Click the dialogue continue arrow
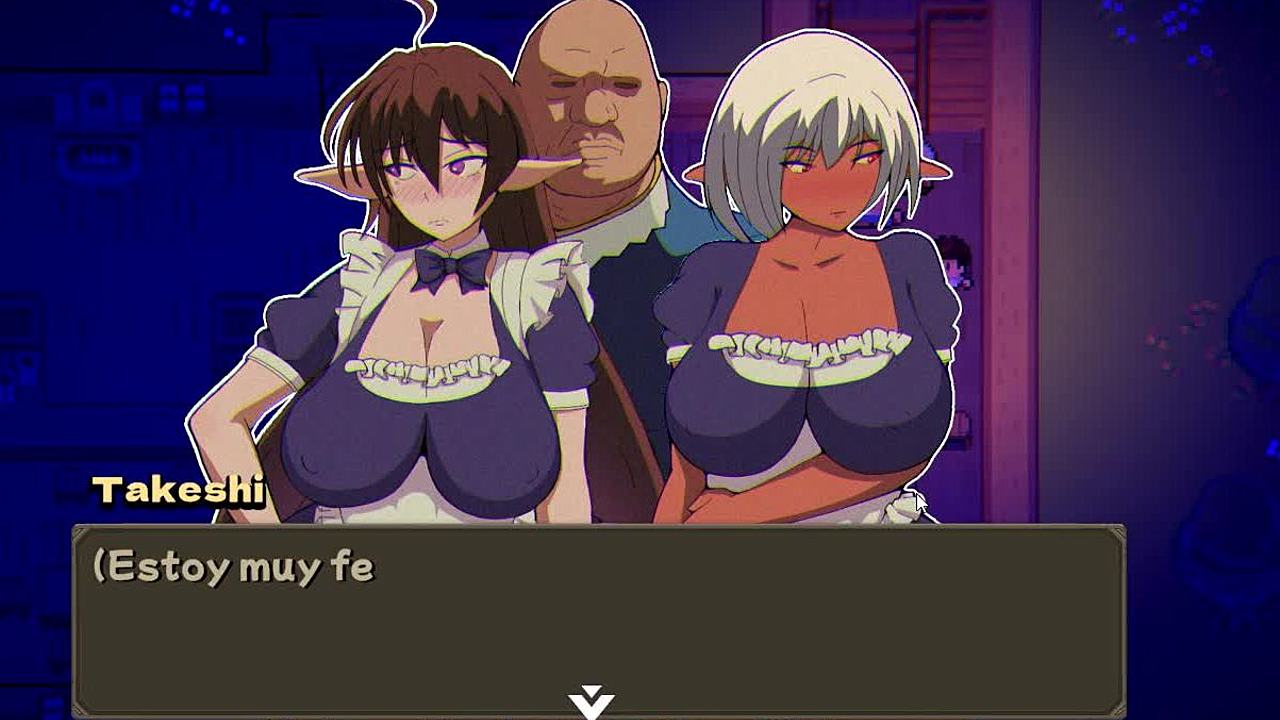Screen dimensions: 1280x720 pyautogui.click(x=591, y=702)
